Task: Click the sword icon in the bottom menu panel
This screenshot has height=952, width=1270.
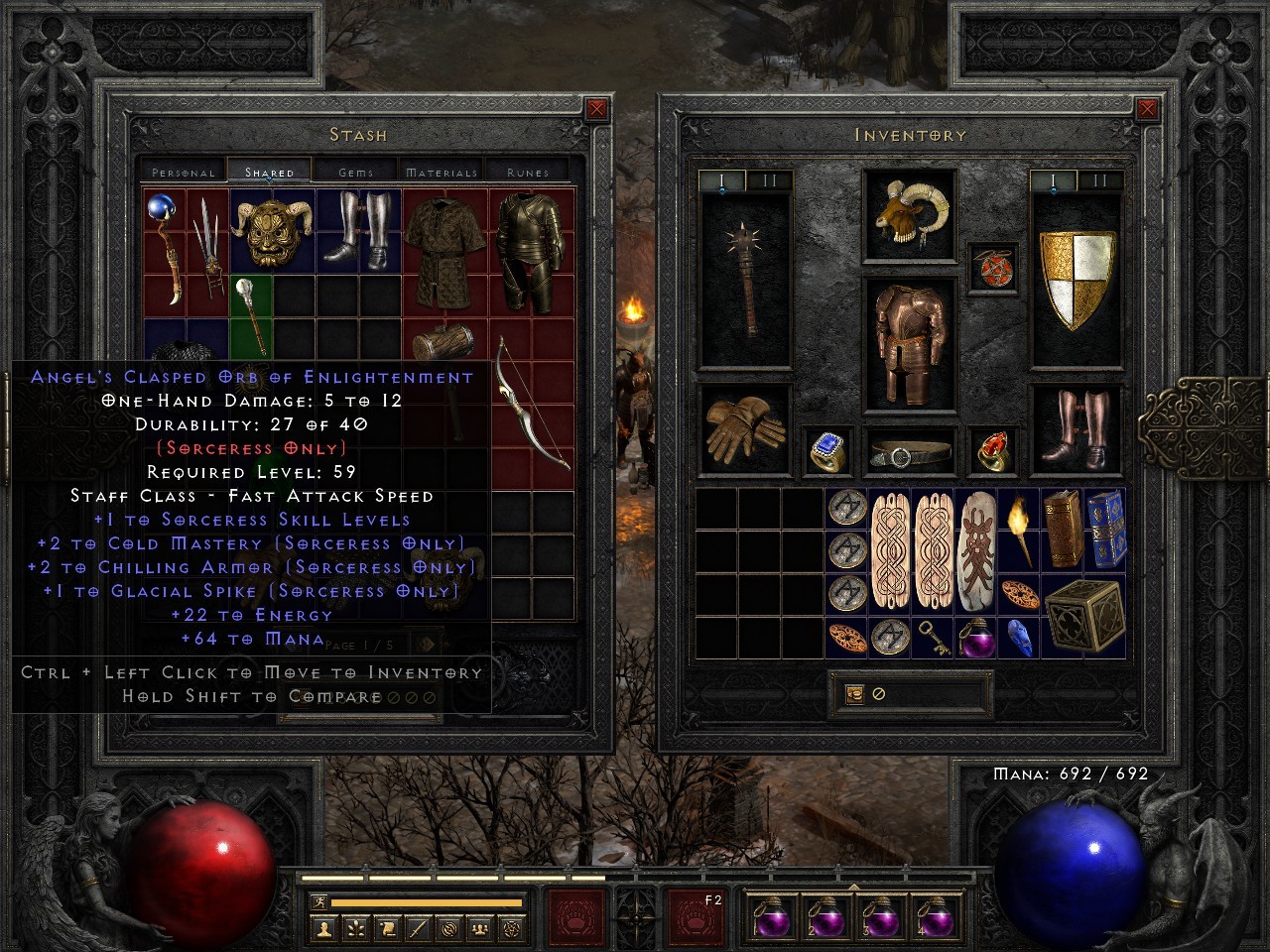Action: point(417,930)
